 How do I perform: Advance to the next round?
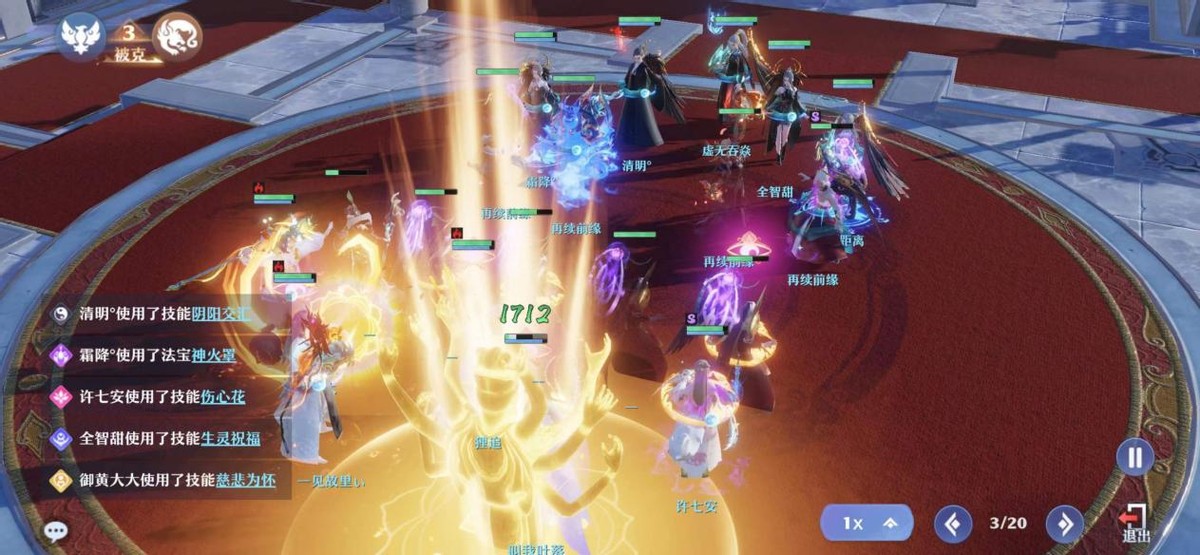[x=1065, y=523]
